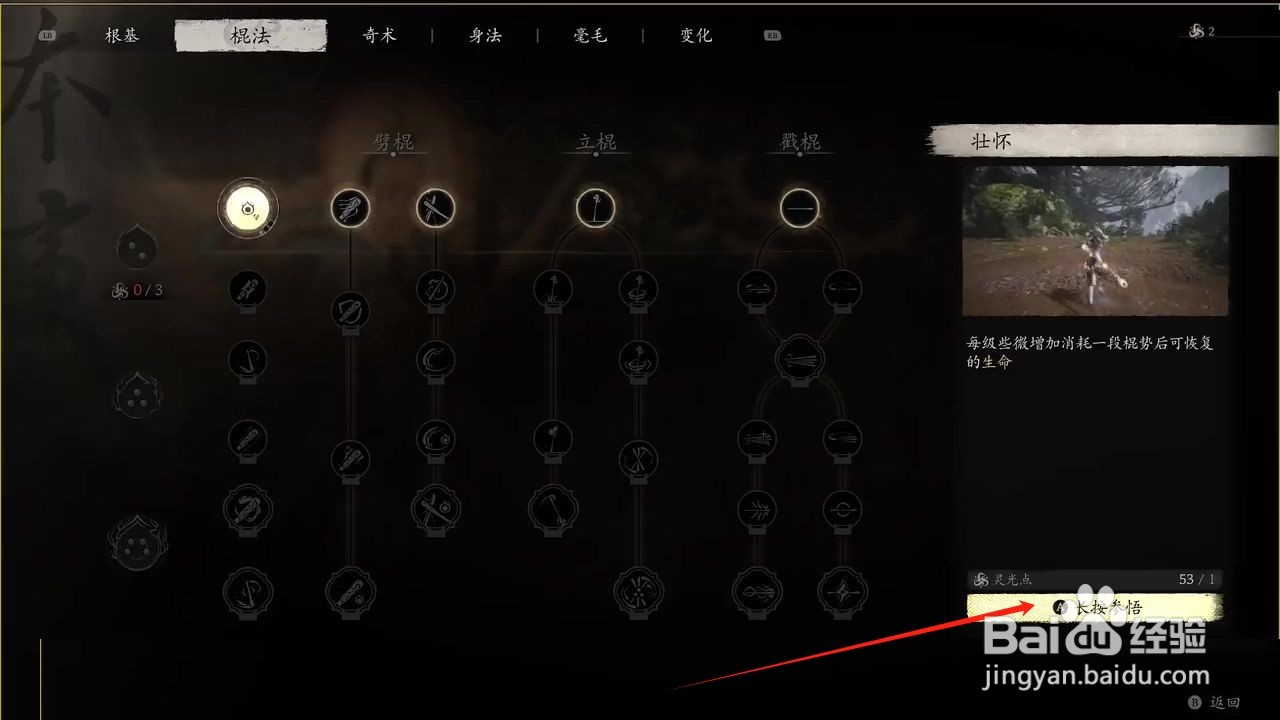Select the top skill icon in the 立棍 branch
The width and height of the screenshot is (1280, 720).
(596, 208)
